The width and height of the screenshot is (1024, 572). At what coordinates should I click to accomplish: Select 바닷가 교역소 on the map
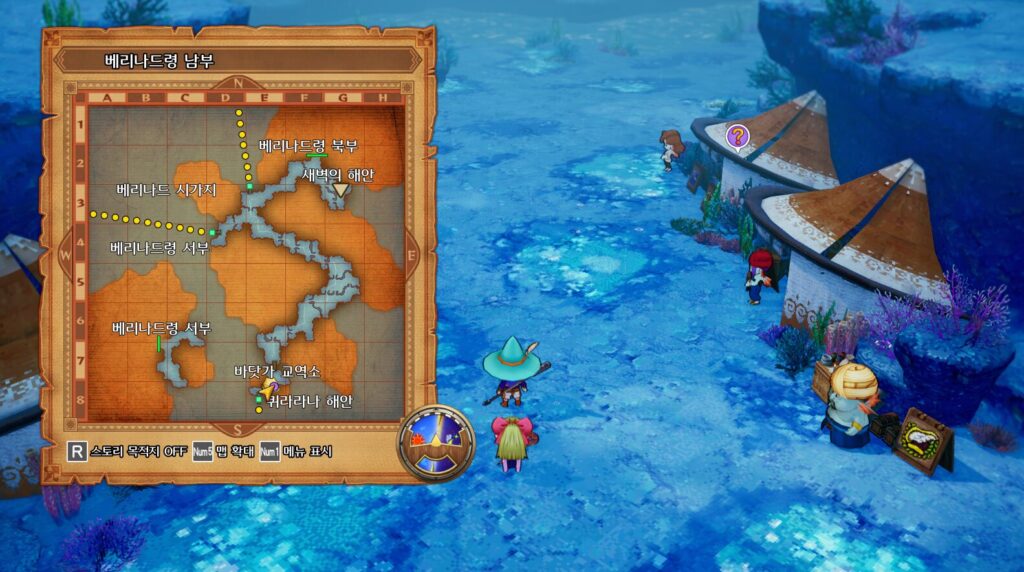click(276, 370)
